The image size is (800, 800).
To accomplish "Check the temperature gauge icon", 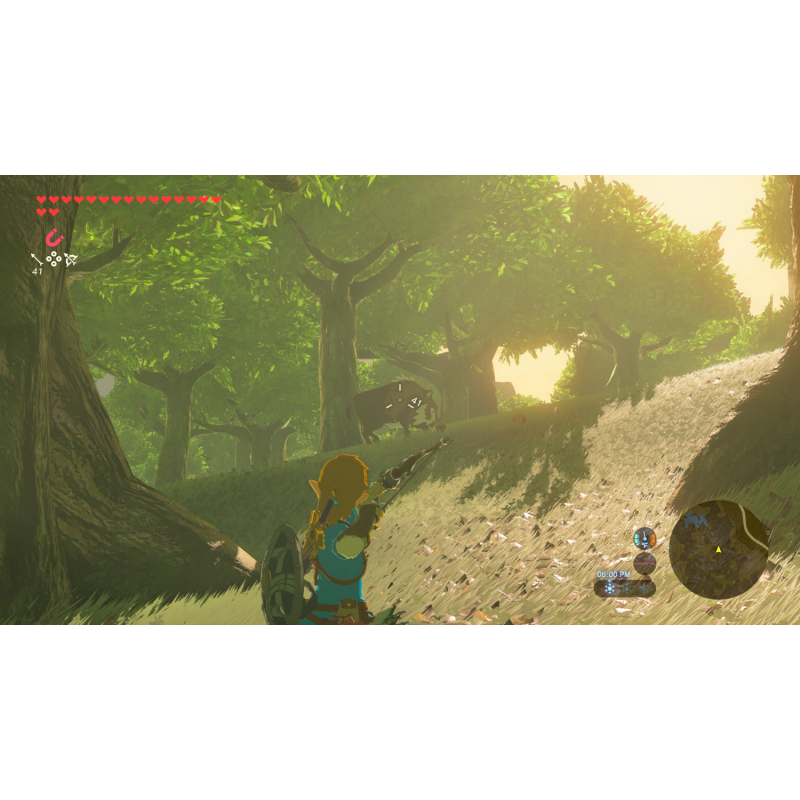I will tap(645, 538).
